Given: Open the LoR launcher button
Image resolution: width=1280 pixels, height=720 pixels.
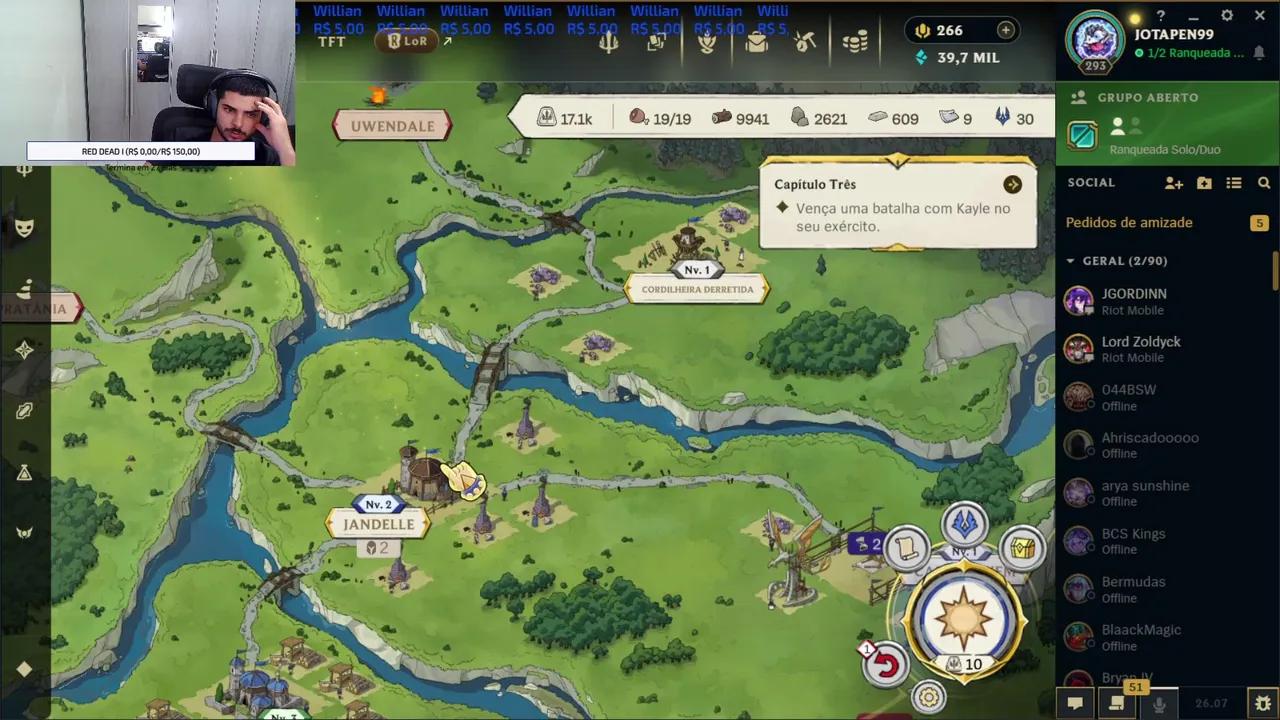Looking at the screenshot, I should coord(408,41).
